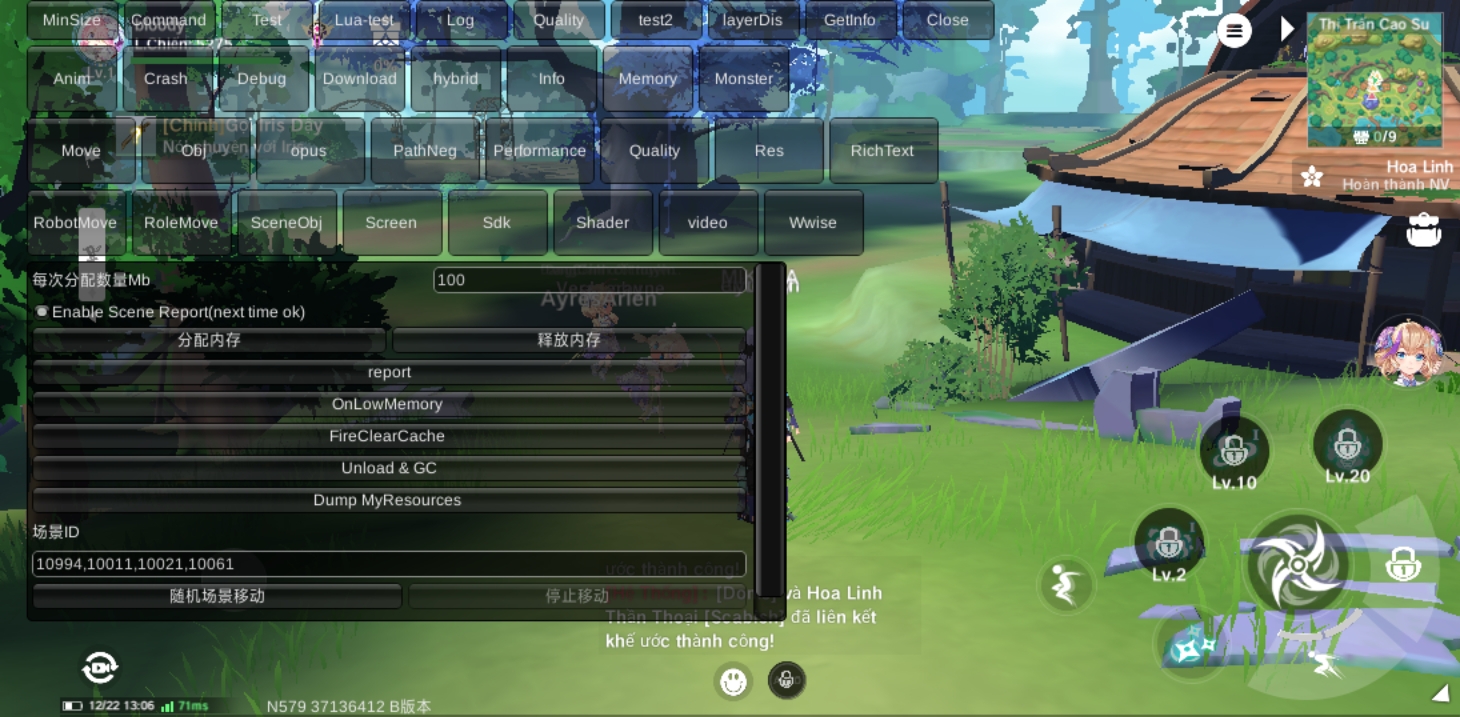Choose the Performance tab
The height and width of the screenshot is (717, 1460).
click(539, 151)
